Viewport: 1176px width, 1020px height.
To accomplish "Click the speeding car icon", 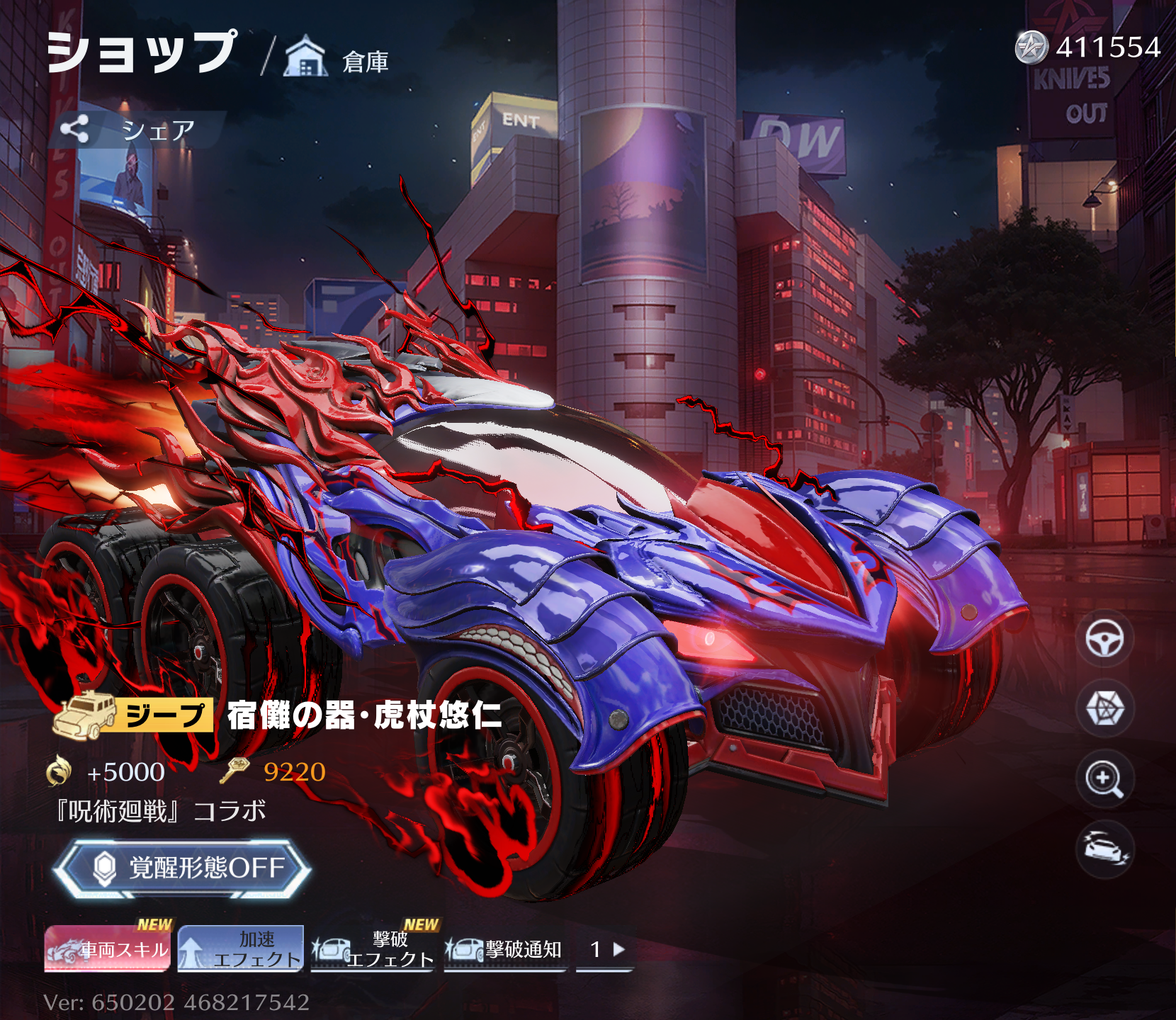I will pos(1104,849).
